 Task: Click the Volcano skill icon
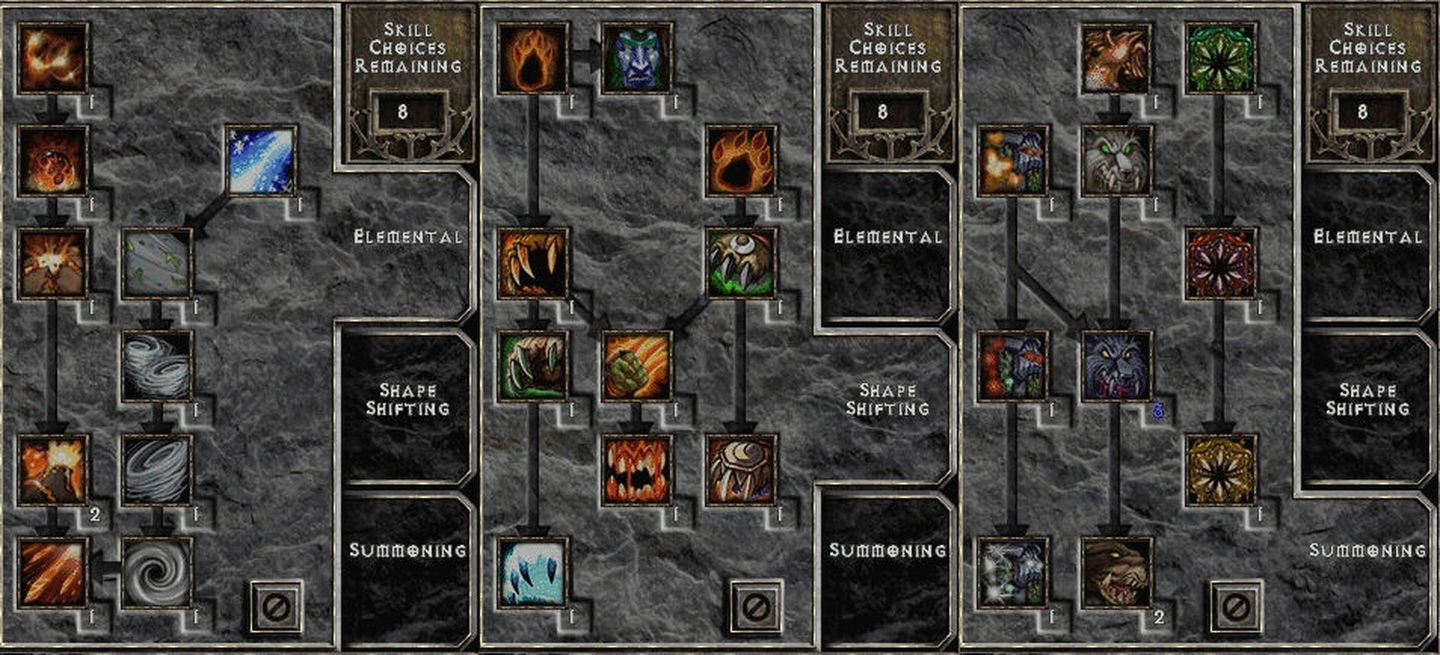53,469
